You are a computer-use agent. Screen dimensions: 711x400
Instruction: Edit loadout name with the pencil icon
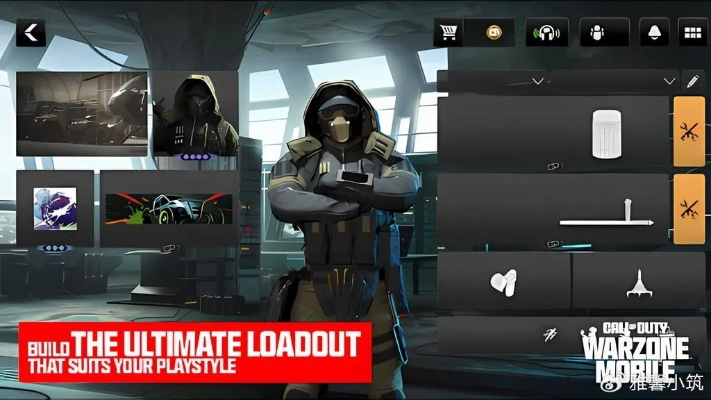[x=691, y=80]
